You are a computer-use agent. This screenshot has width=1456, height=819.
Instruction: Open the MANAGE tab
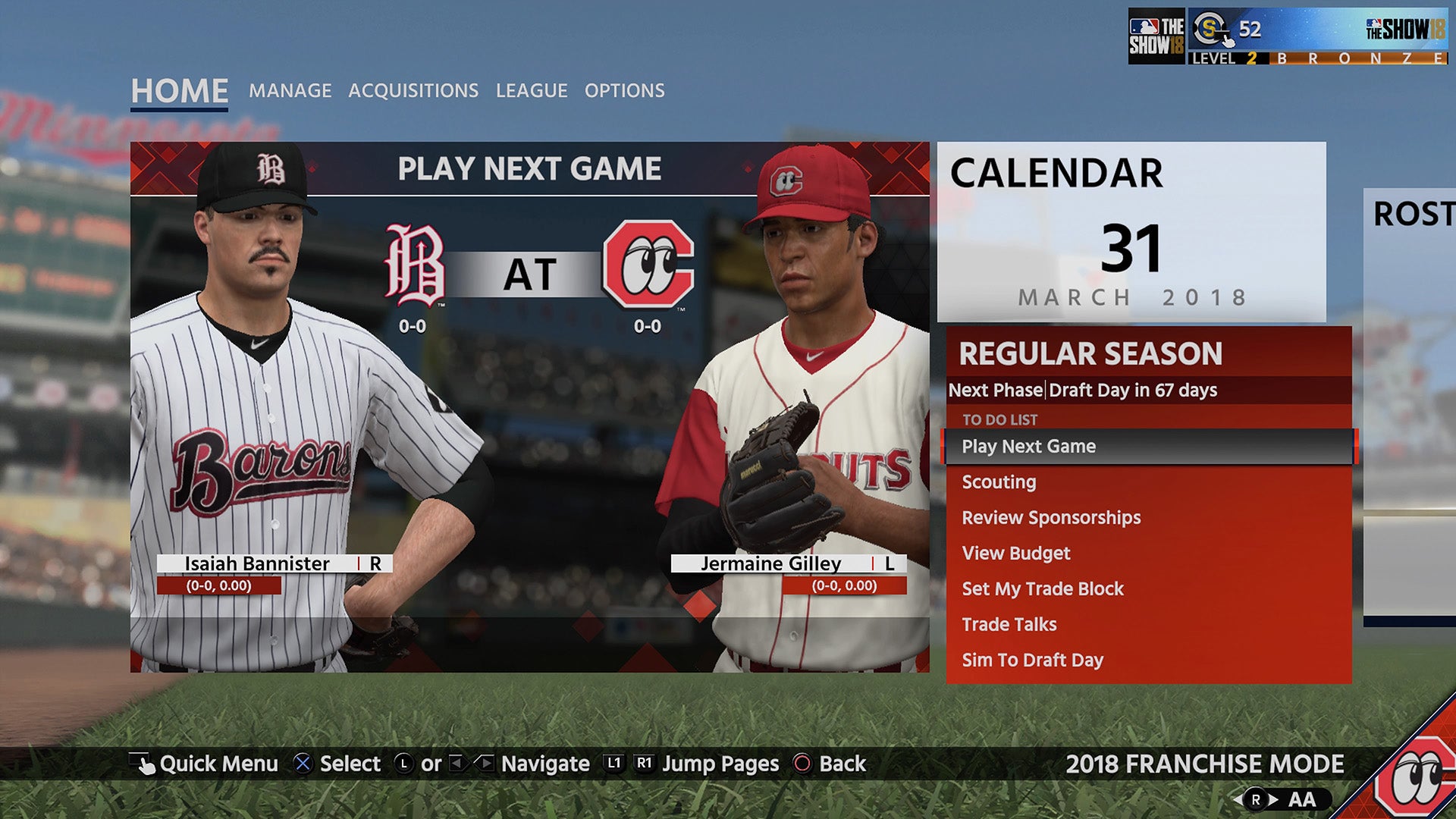point(290,91)
